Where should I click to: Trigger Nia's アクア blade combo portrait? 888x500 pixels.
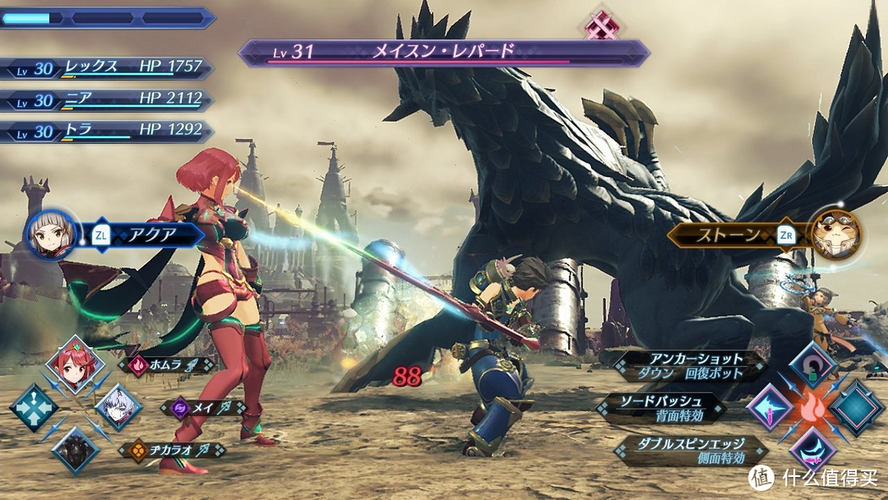51,235
